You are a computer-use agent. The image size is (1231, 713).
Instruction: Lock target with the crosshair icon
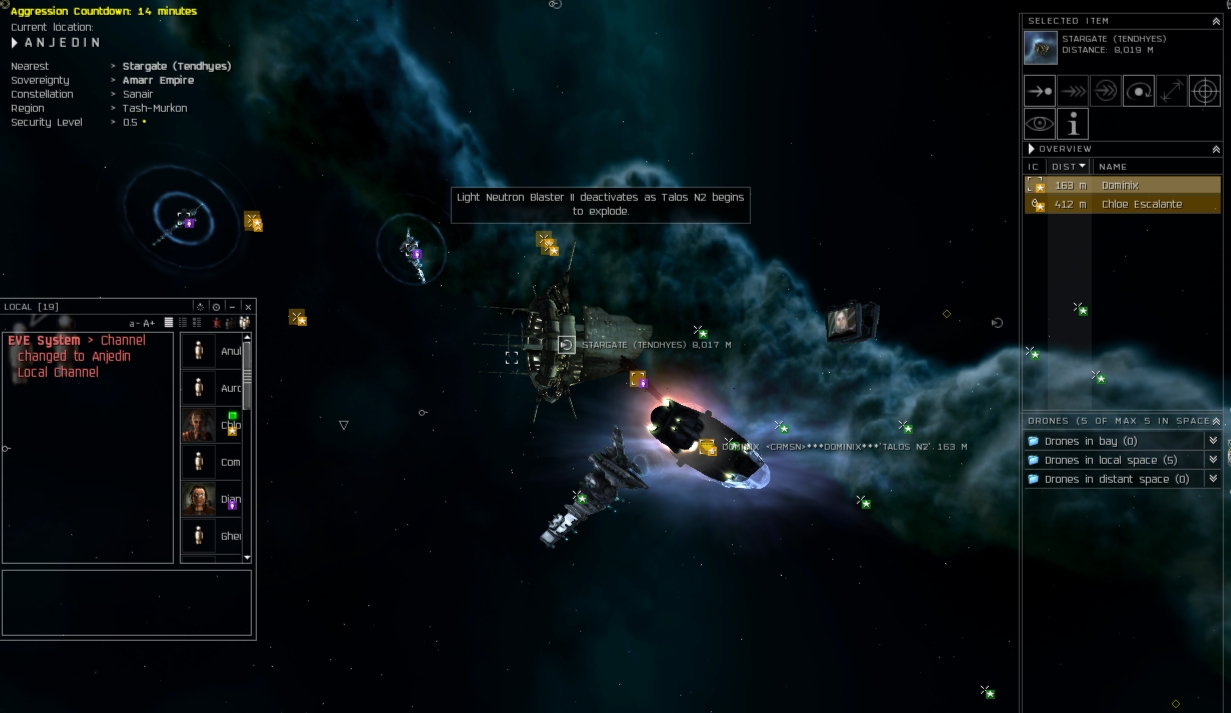pyautogui.click(x=1205, y=91)
